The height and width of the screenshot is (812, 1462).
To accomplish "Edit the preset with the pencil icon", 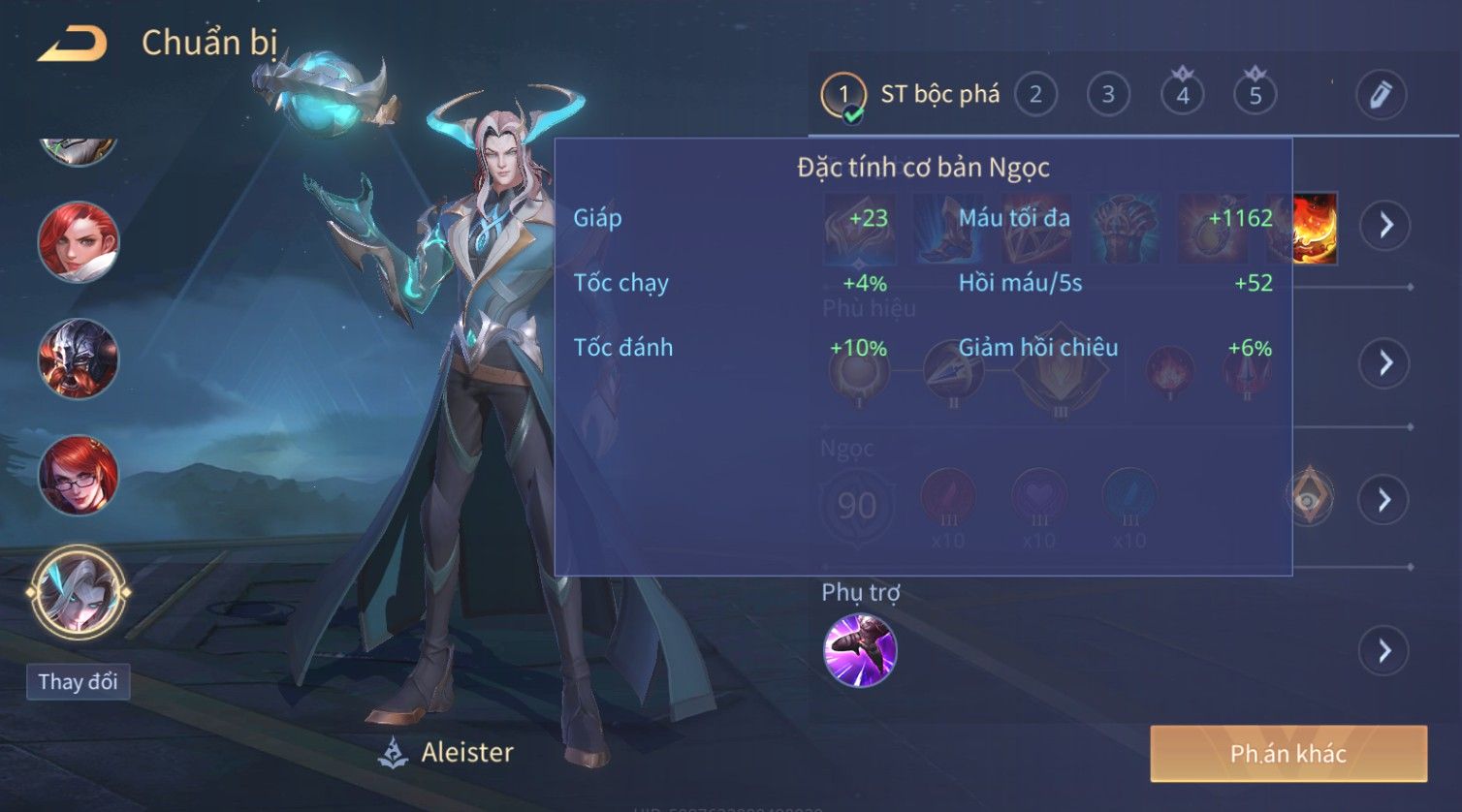I will pos(1380,95).
